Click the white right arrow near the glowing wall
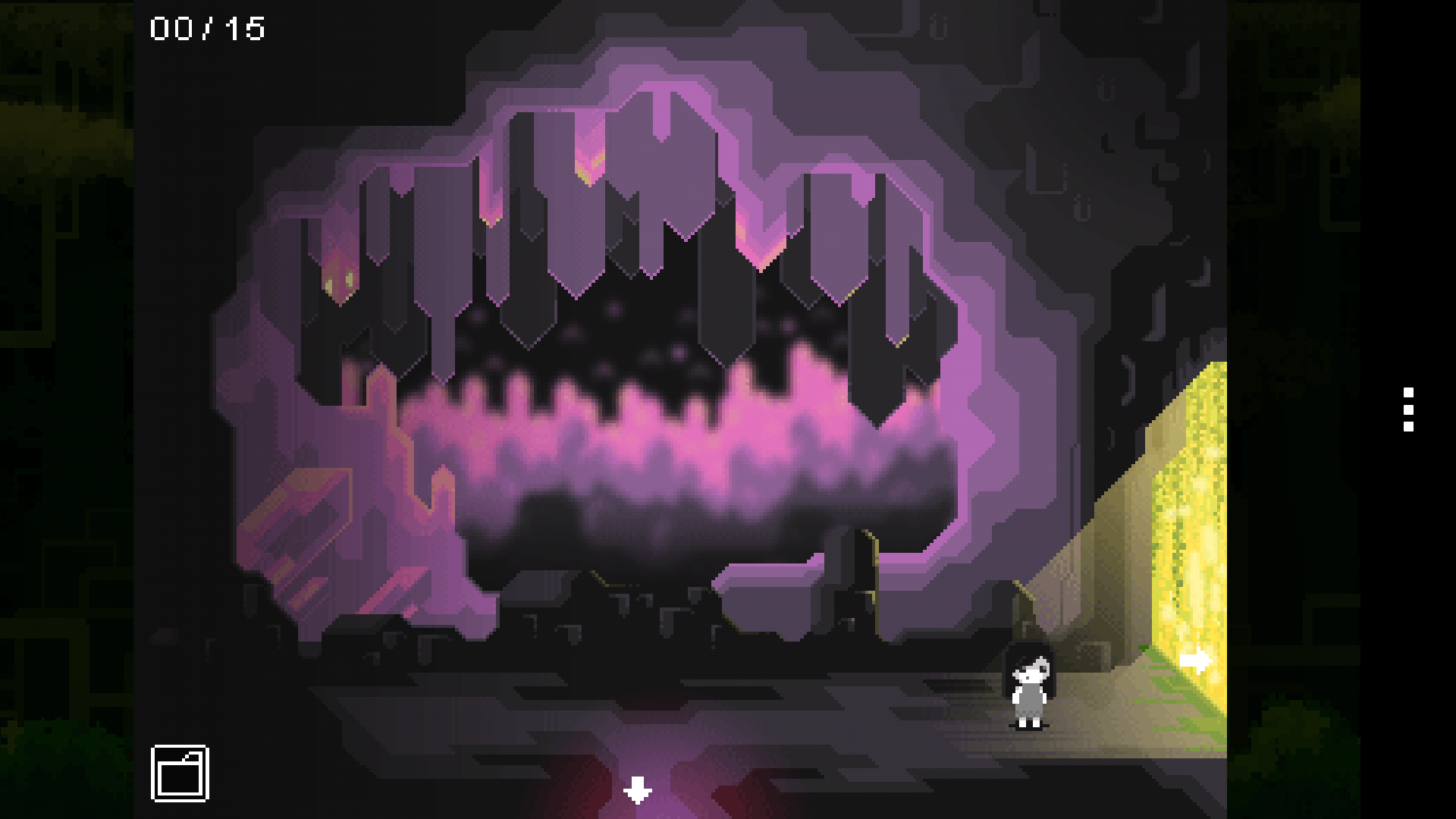This screenshot has height=819, width=1456. click(1196, 661)
